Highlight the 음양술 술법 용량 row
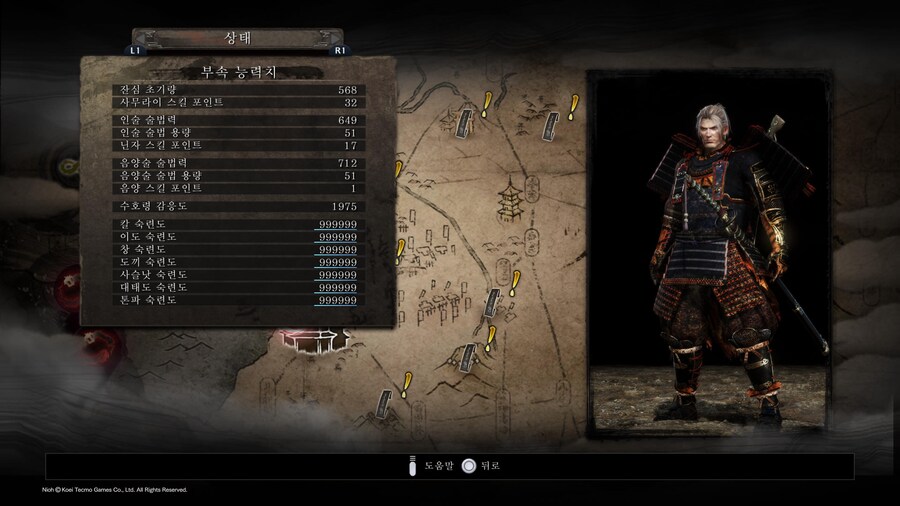The height and width of the screenshot is (506, 900). coord(238,175)
